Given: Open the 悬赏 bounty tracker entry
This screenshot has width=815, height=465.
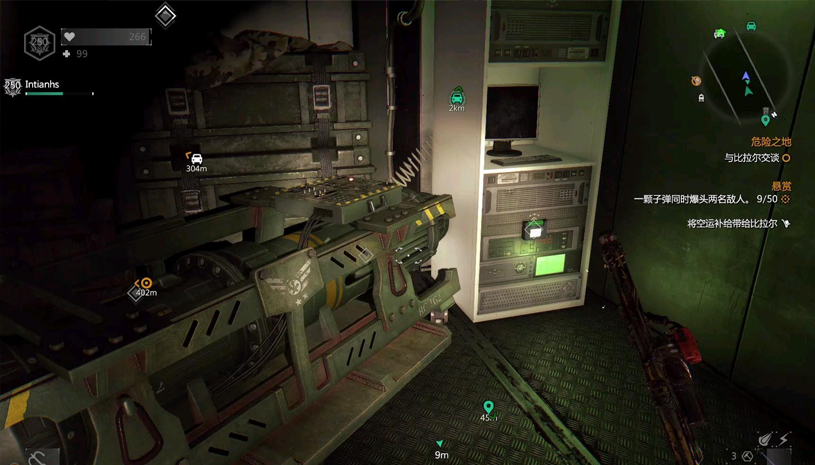Looking at the screenshot, I should (781, 186).
